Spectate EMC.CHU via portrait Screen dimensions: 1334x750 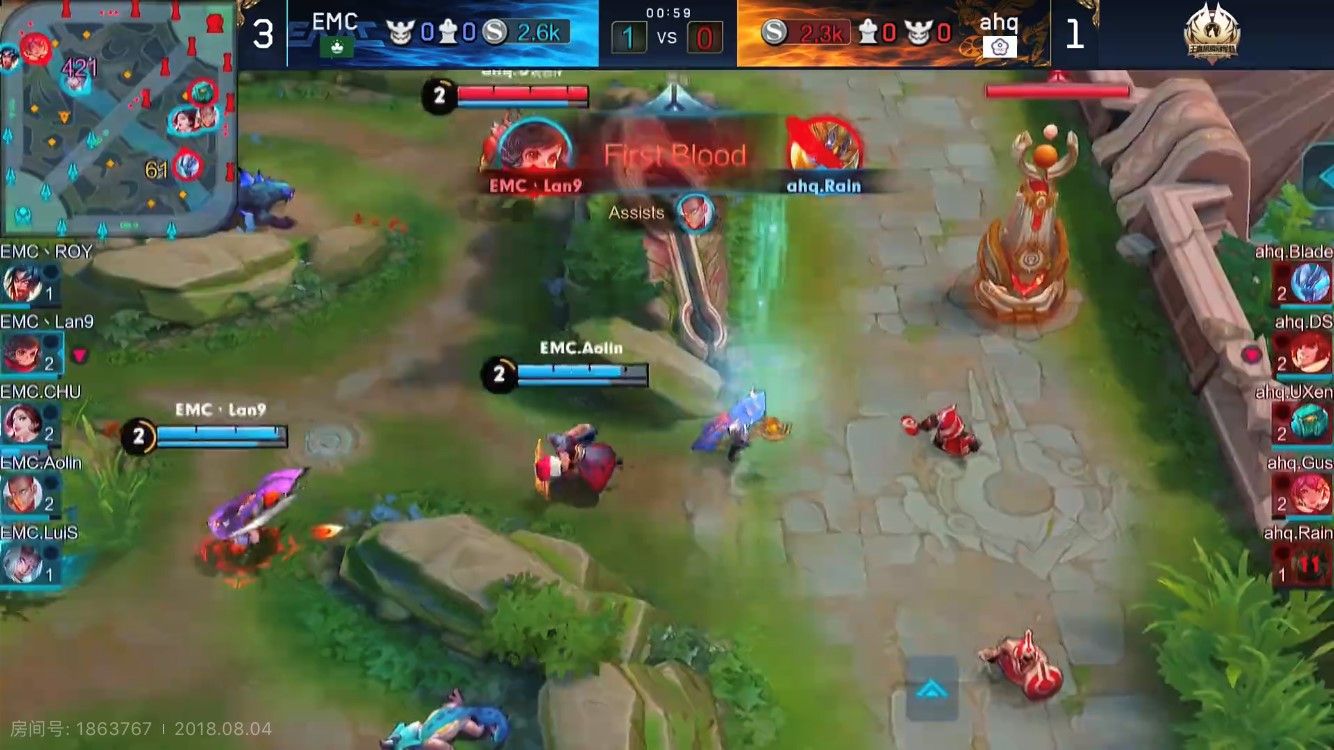[x=21, y=424]
